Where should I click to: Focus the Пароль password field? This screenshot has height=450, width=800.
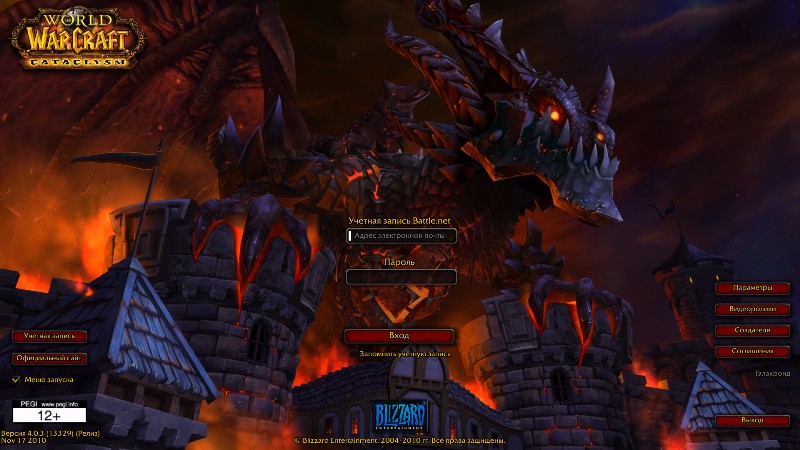(400, 277)
